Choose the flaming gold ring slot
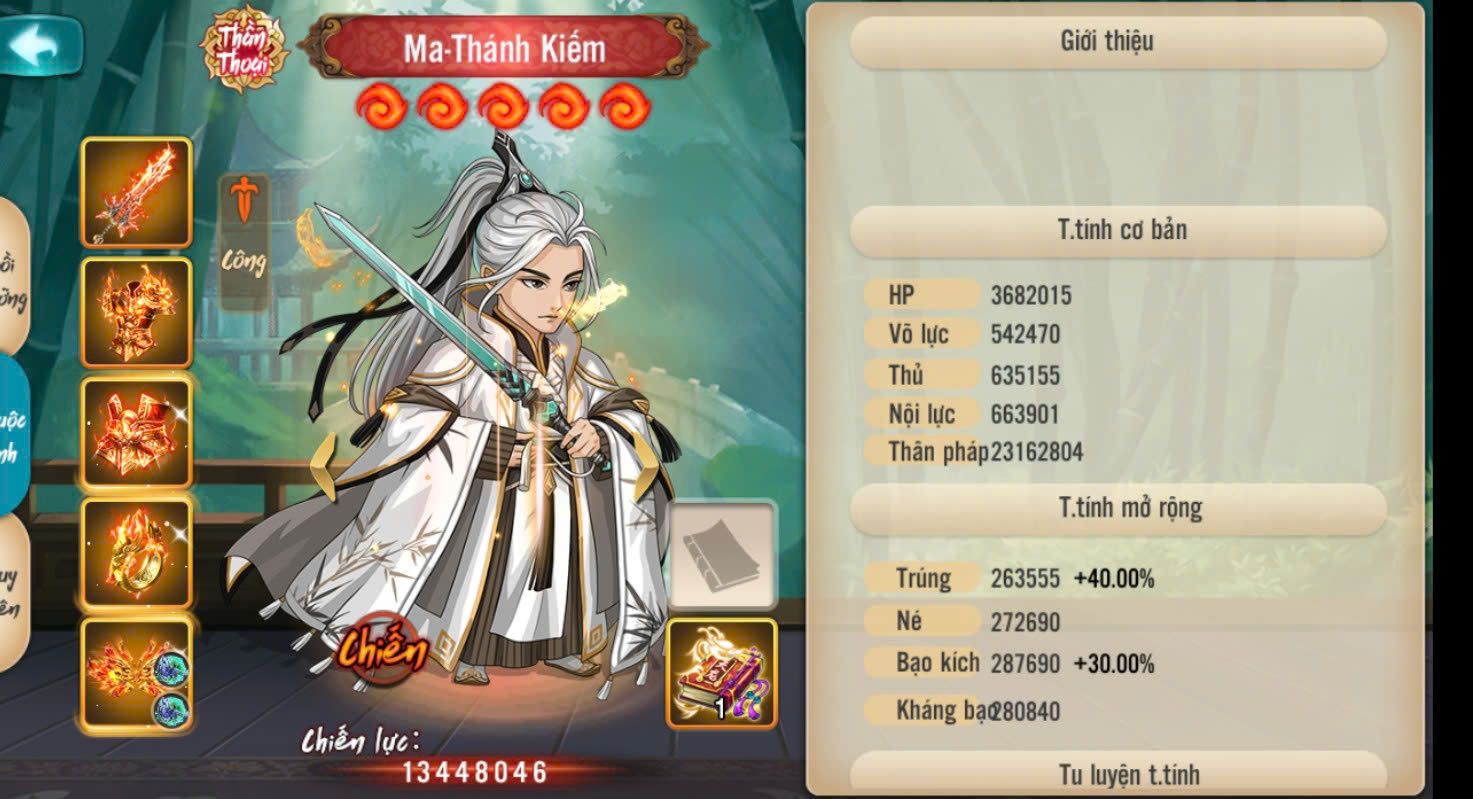The height and width of the screenshot is (799, 1473). [136, 553]
